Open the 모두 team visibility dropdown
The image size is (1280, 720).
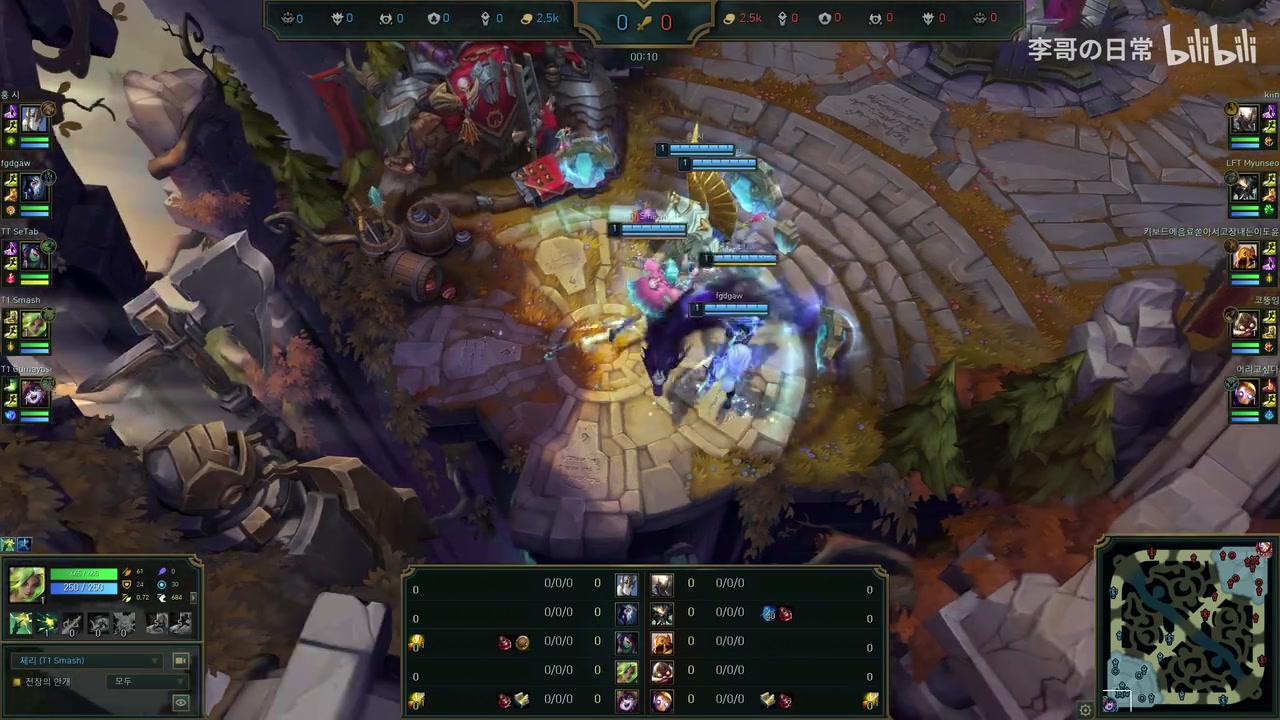click(146, 682)
